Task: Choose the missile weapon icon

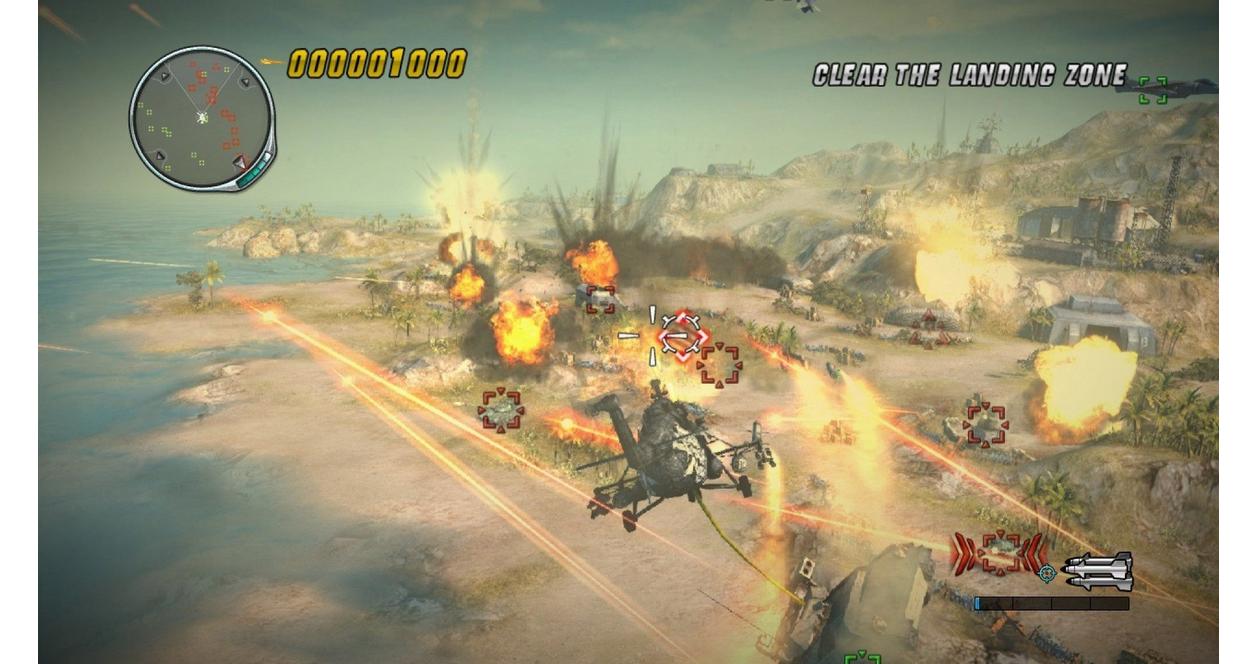Action: tap(1098, 571)
